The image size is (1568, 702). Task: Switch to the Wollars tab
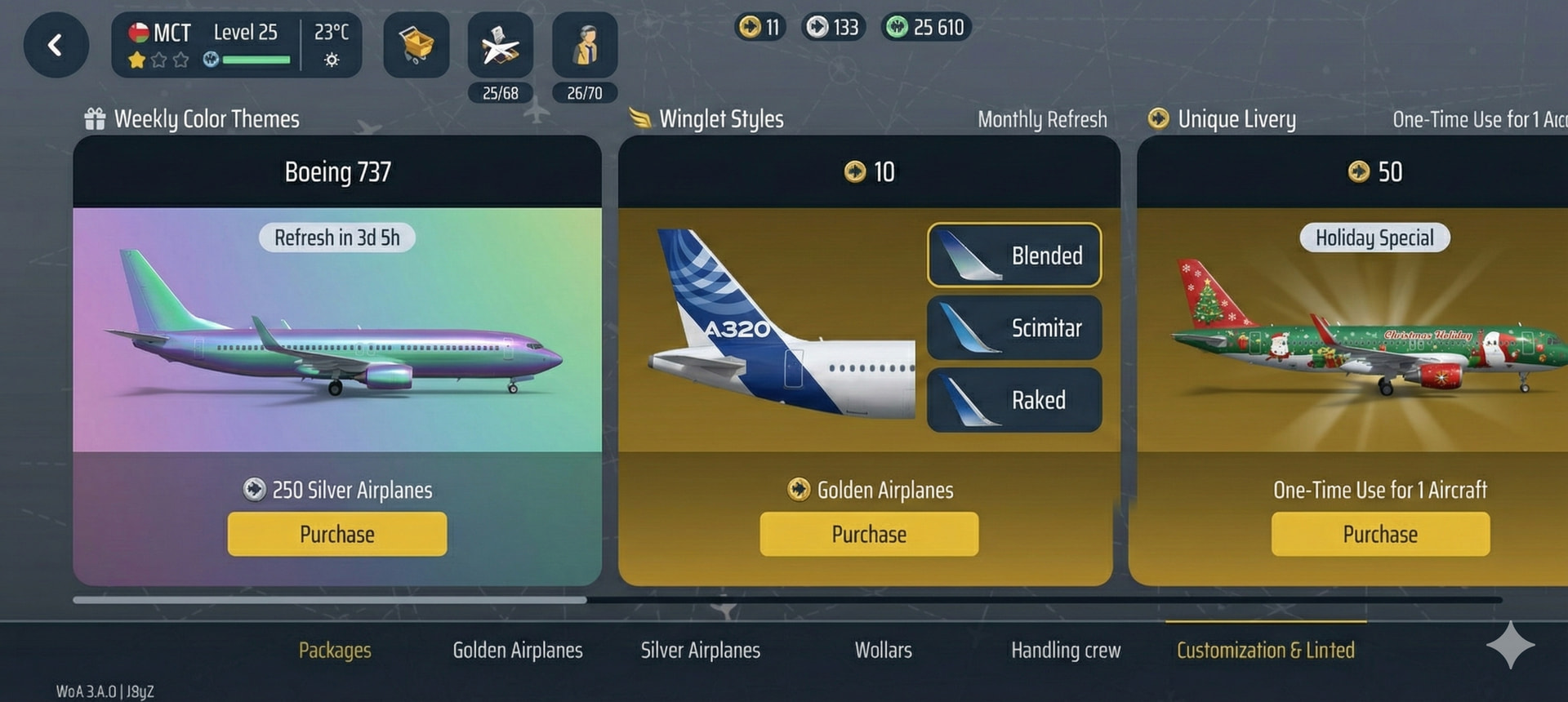click(x=883, y=650)
